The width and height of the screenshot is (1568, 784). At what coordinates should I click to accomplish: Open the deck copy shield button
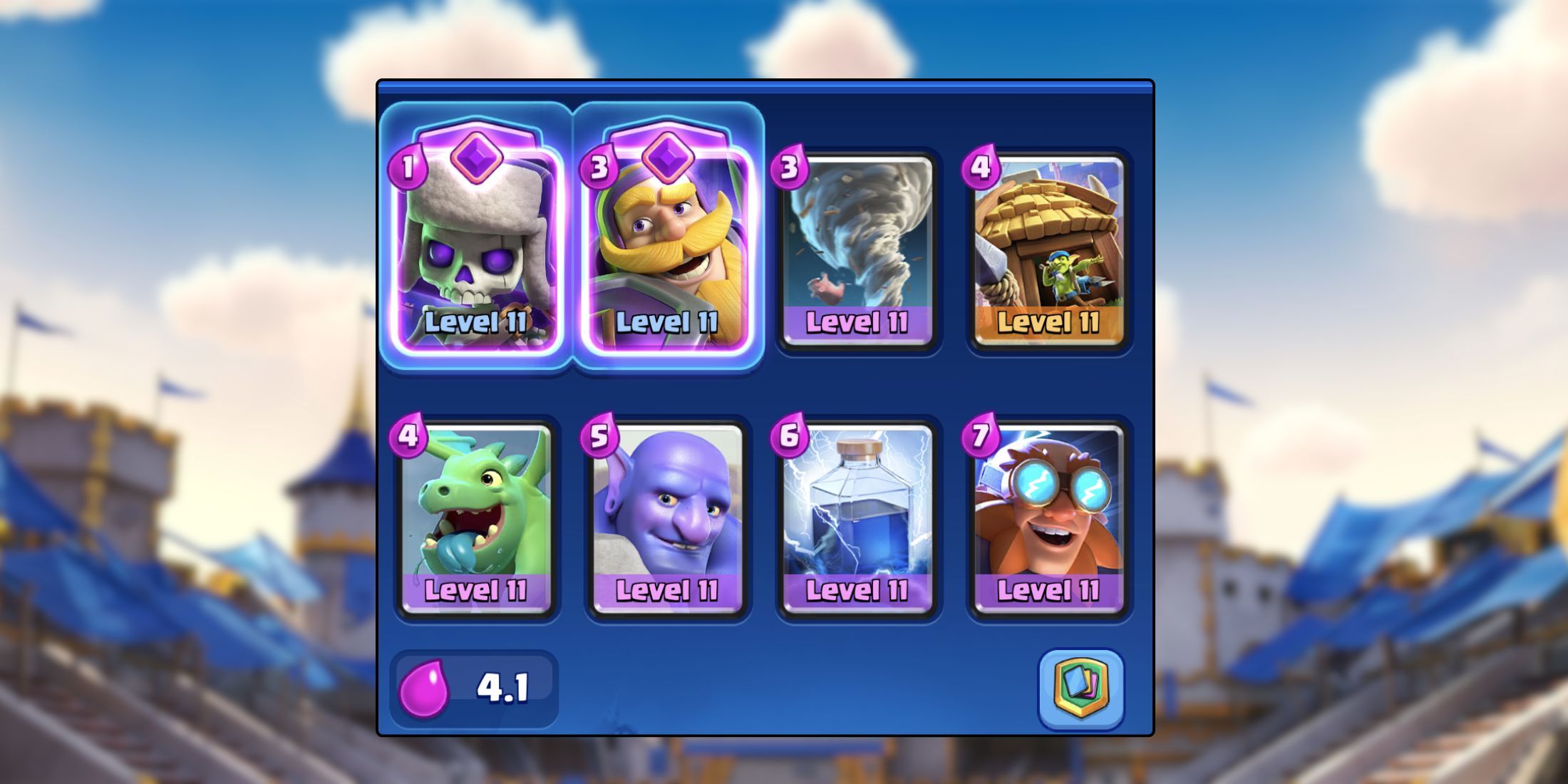click(x=1080, y=687)
